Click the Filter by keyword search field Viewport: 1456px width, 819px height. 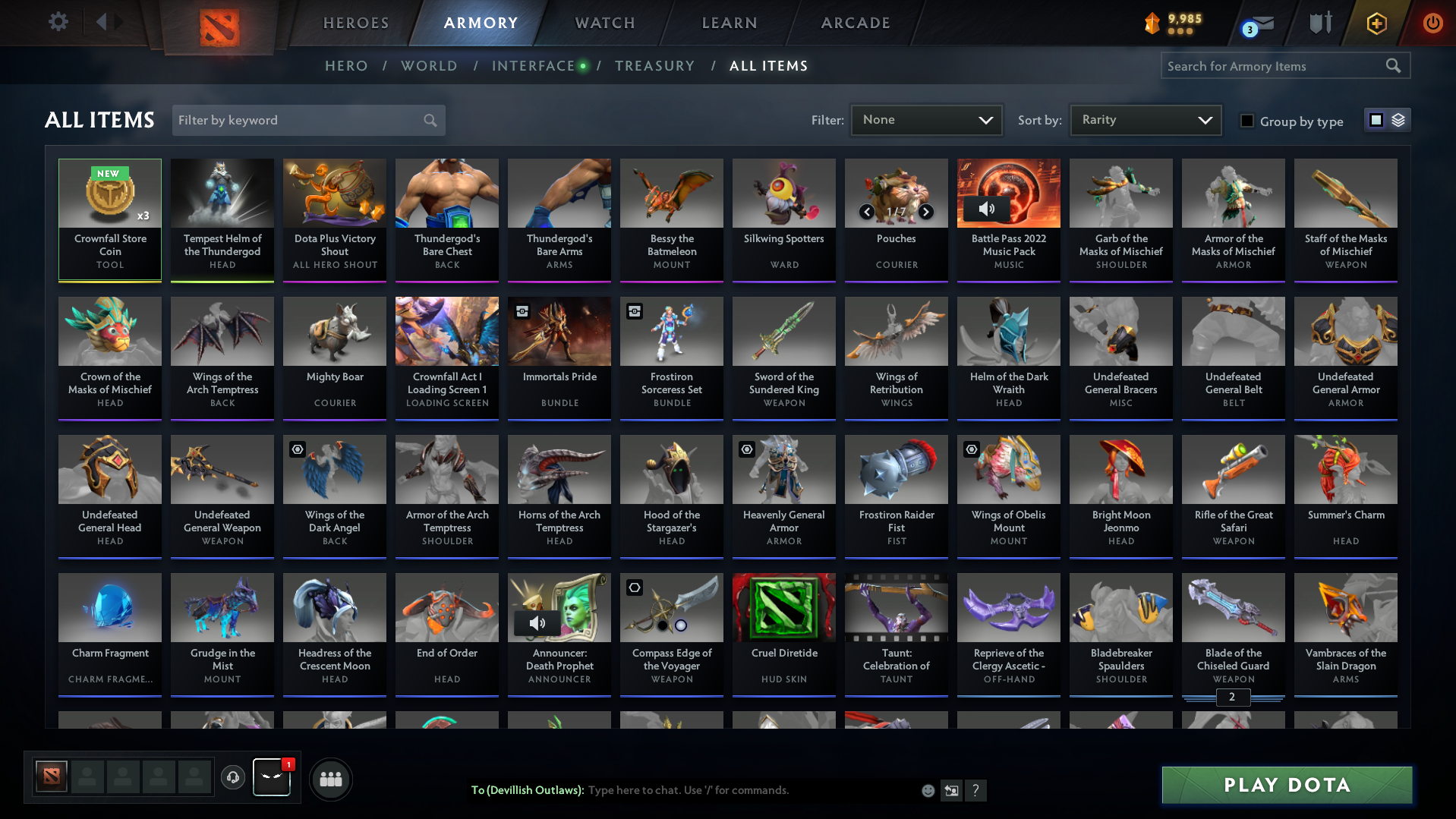click(304, 120)
